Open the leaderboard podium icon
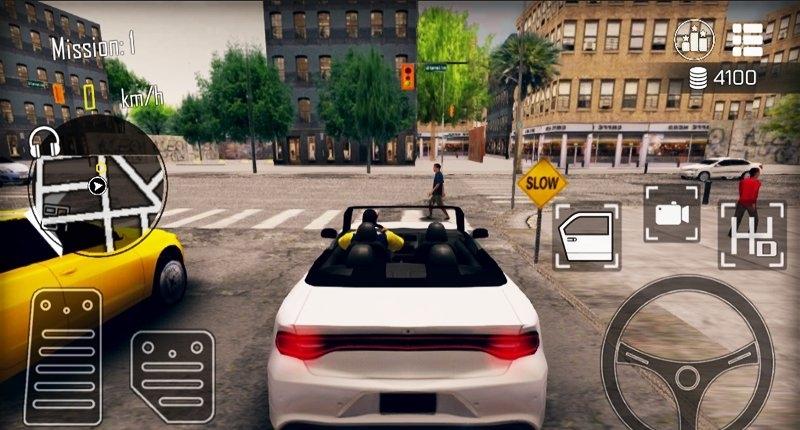 click(x=694, y=38)
